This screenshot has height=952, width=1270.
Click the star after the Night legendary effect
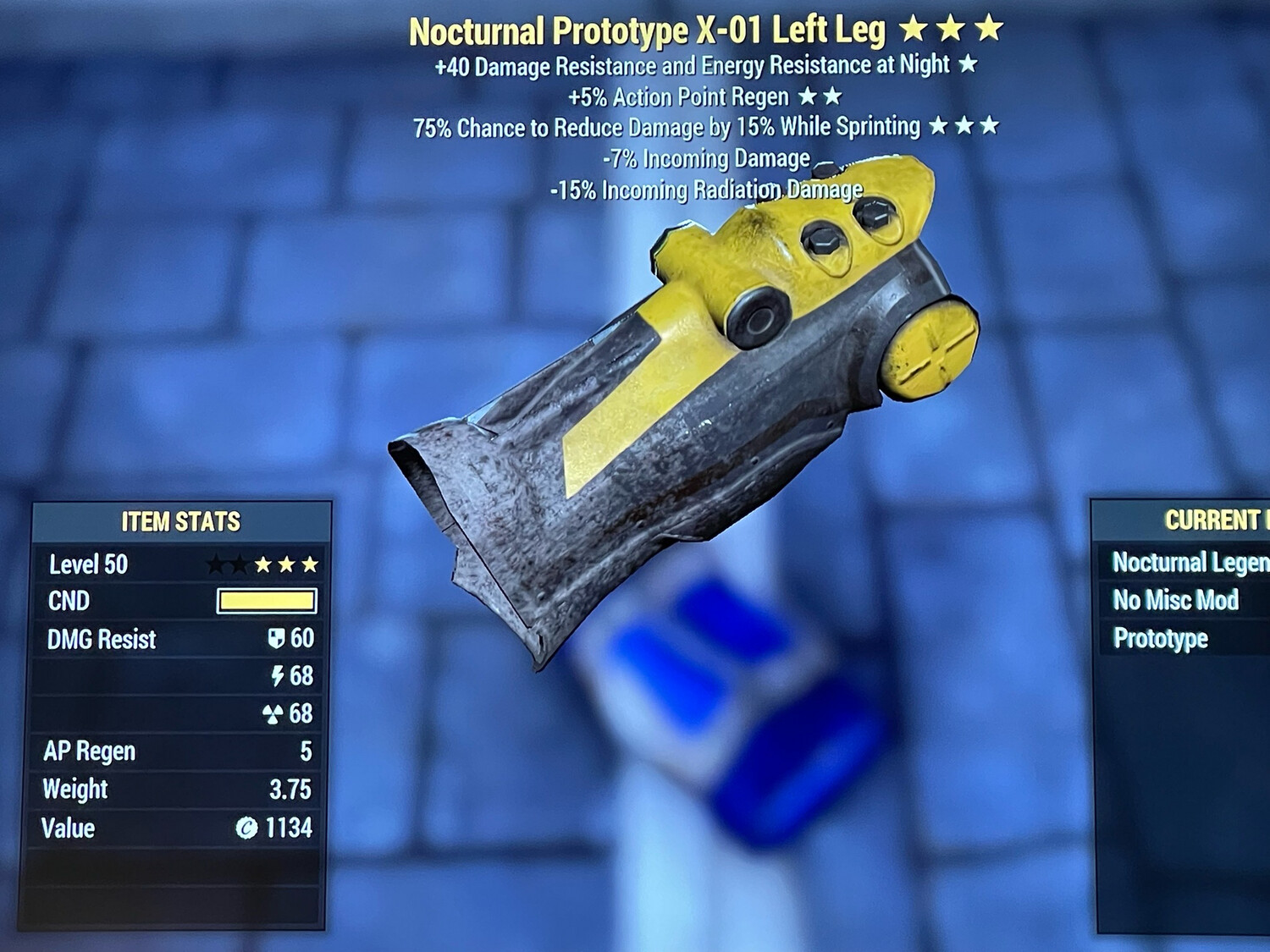(968, 63)
